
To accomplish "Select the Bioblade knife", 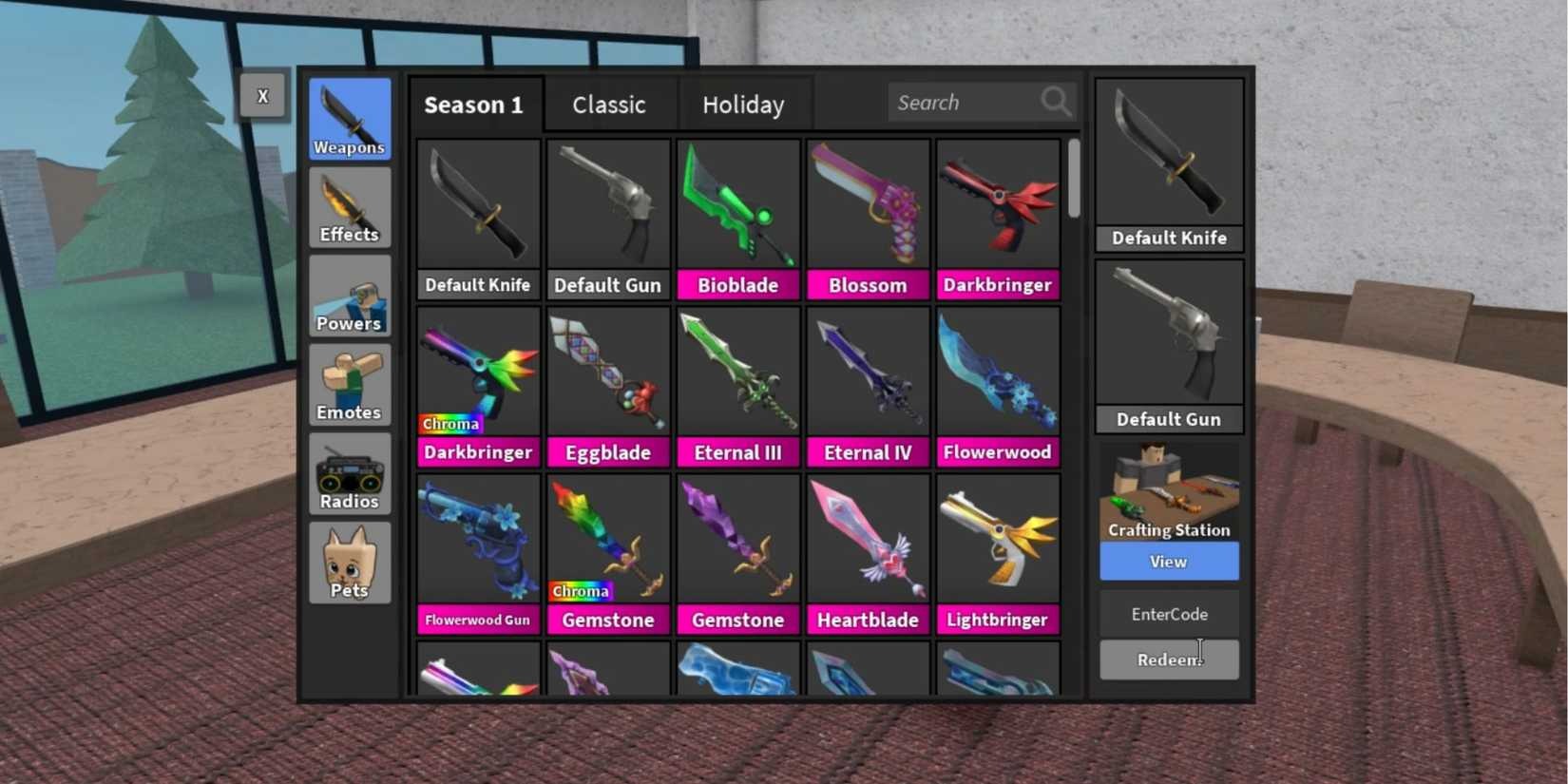I will [x=737, y=220].
